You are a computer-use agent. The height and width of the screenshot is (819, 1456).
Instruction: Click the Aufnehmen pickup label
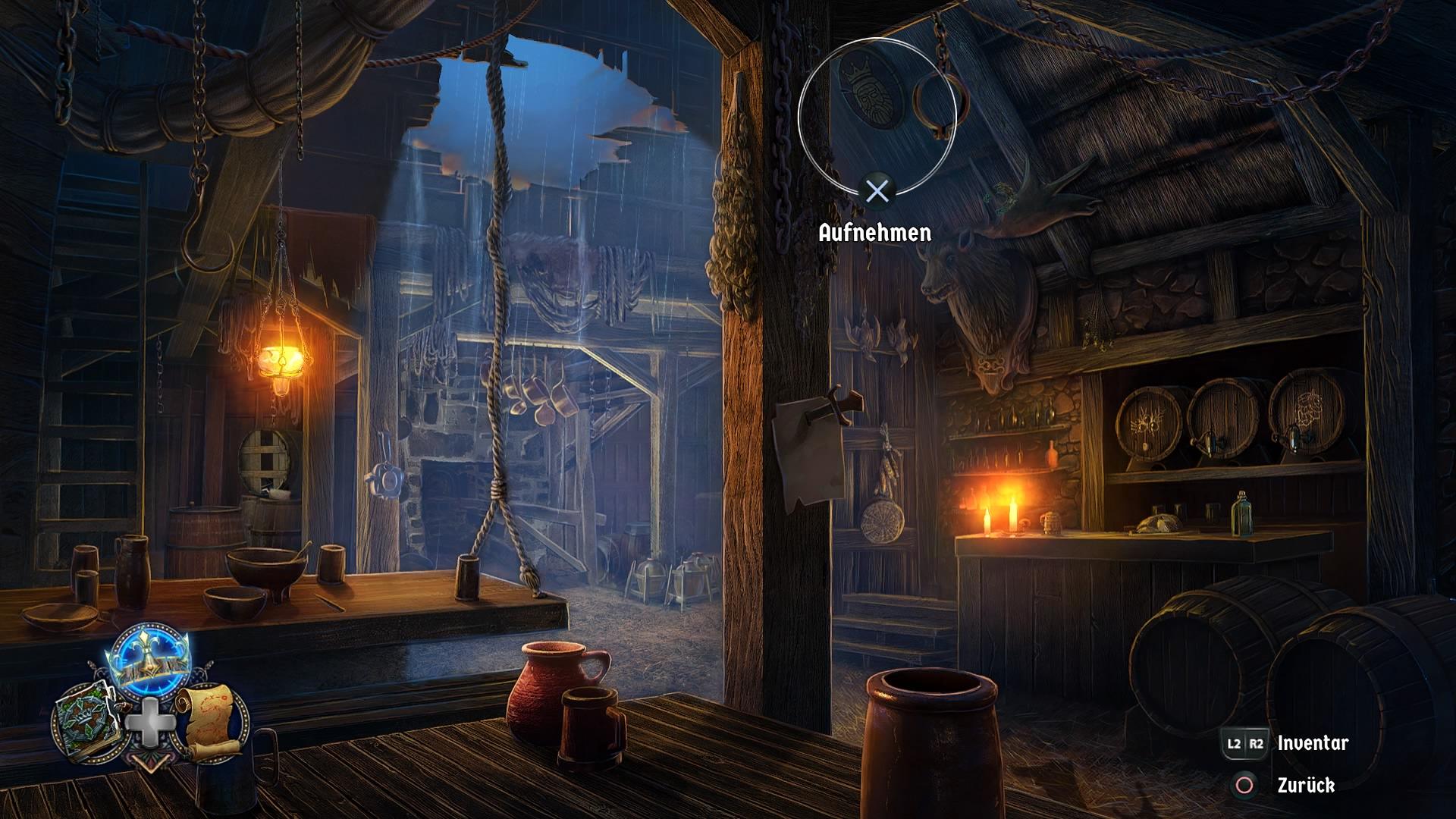click(x=876, y=233)
